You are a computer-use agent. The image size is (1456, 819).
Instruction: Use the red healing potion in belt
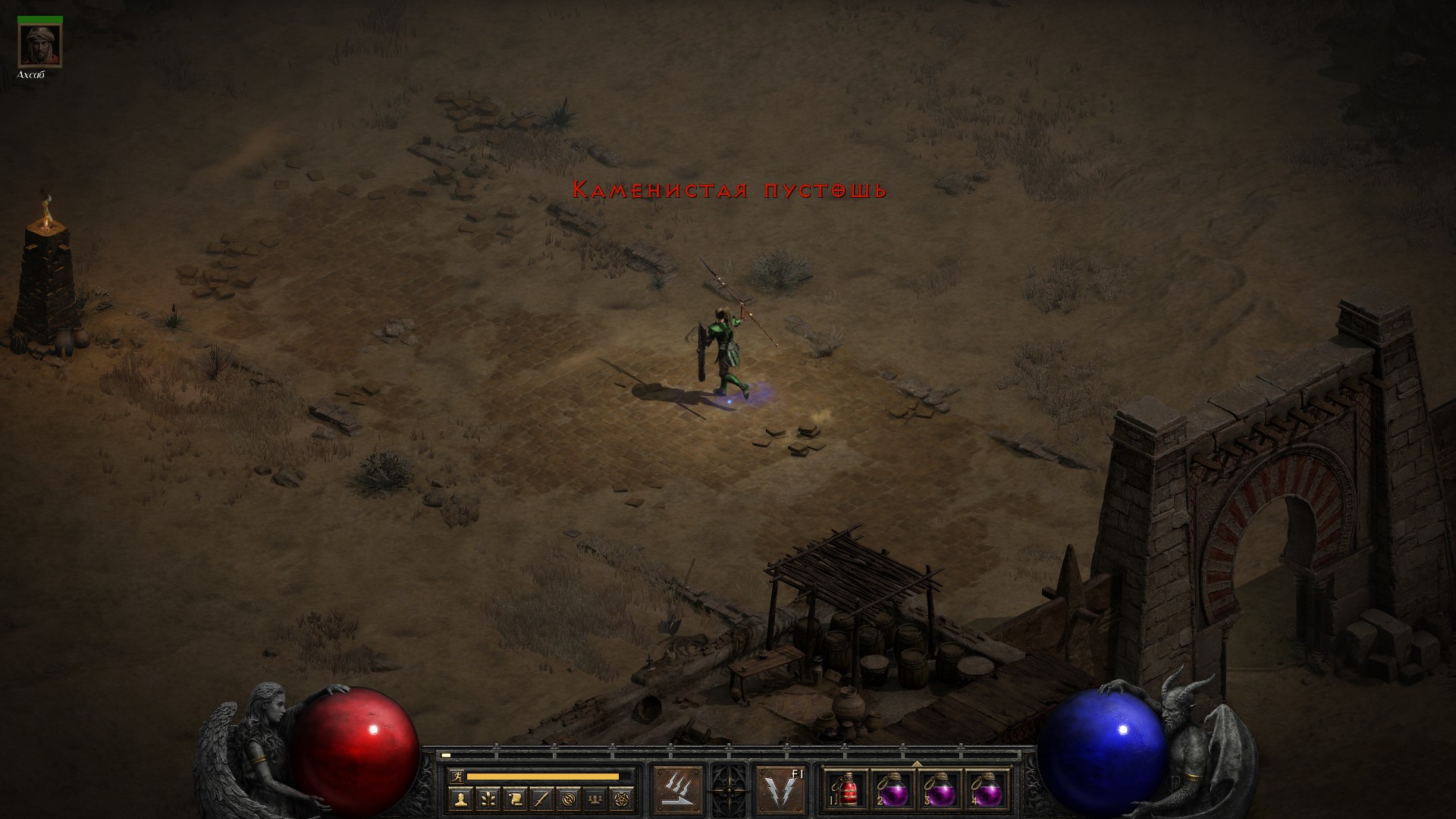coord(846,790)
